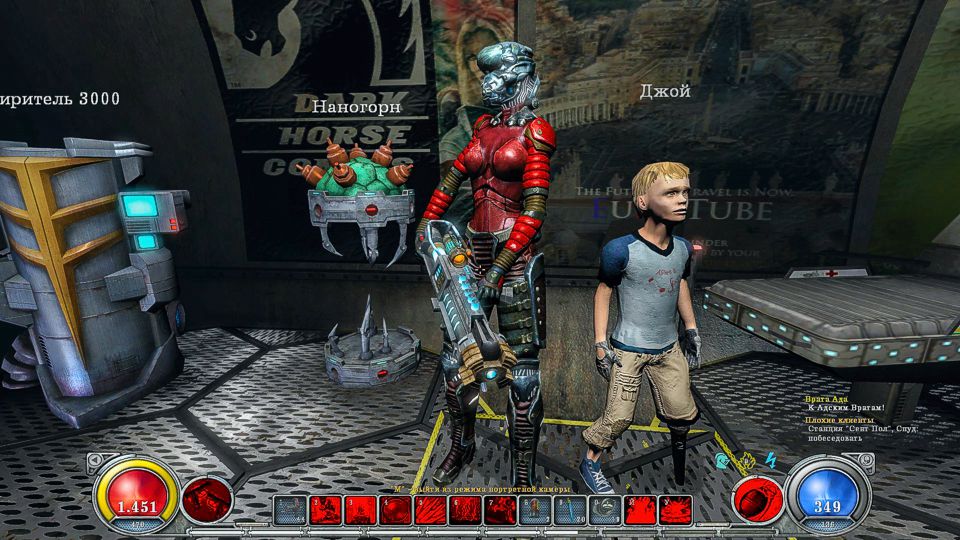Click the cyan helmet status icon
The width and height of the screenshot is (960, 540).
coord(720,462)
